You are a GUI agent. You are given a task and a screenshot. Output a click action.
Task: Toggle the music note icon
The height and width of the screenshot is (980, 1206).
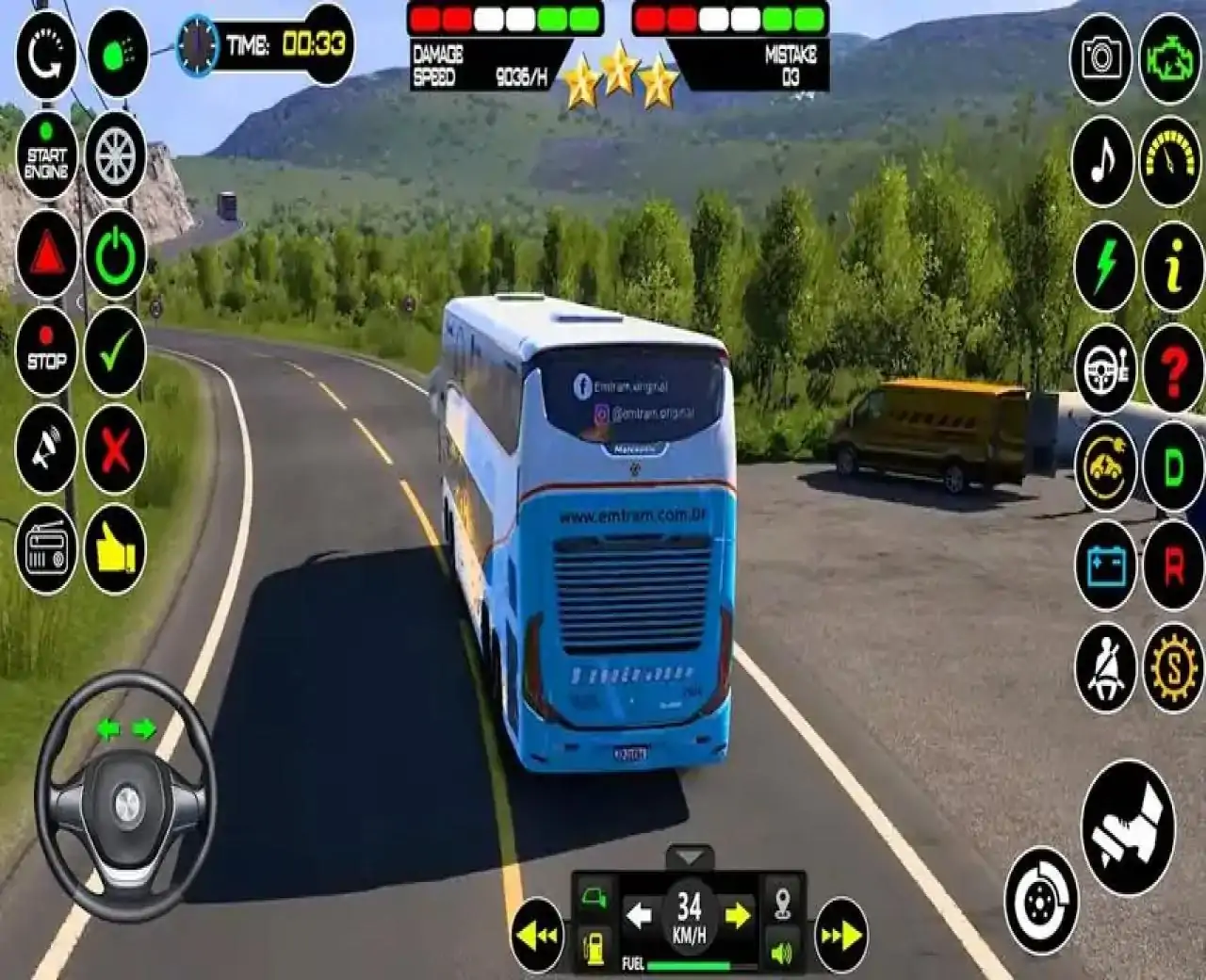[1102, 161]
